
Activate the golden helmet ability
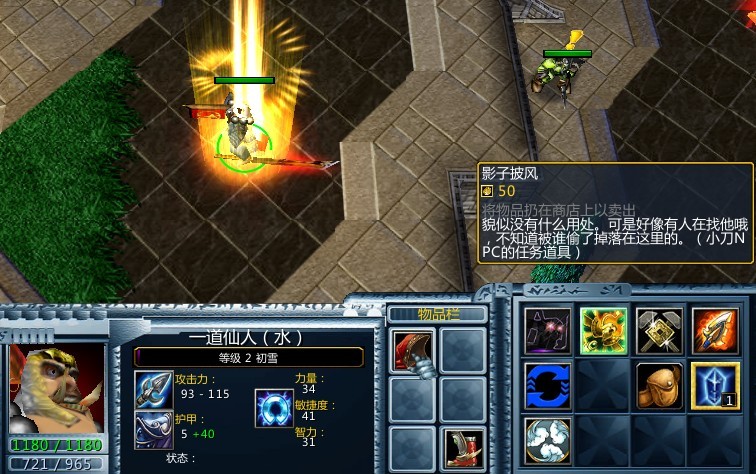604,331
